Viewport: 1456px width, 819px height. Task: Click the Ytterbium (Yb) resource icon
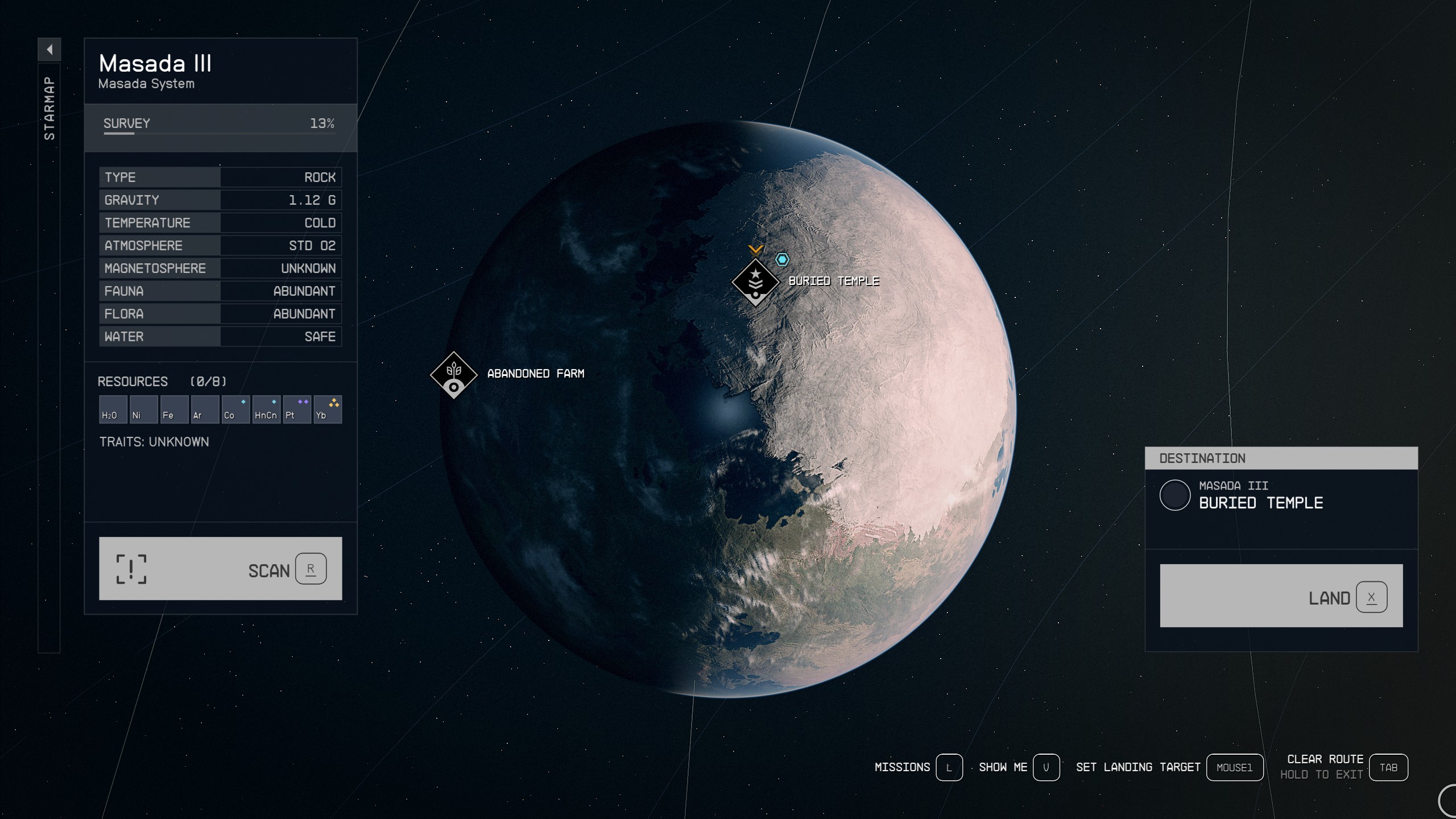coord(328,409)
